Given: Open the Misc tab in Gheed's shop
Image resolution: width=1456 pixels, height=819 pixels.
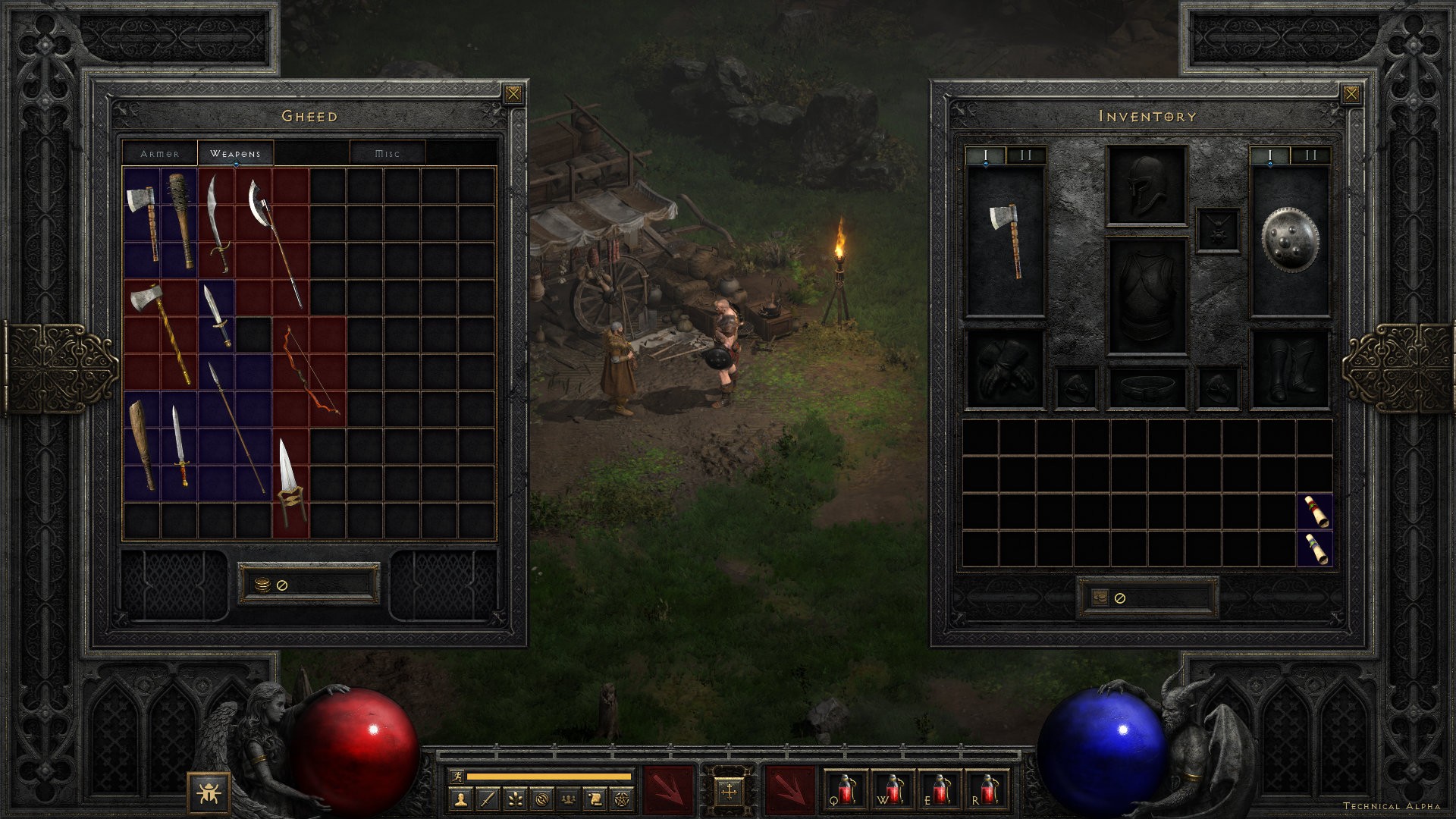Looking at the screenshot, I should [388, 153].
